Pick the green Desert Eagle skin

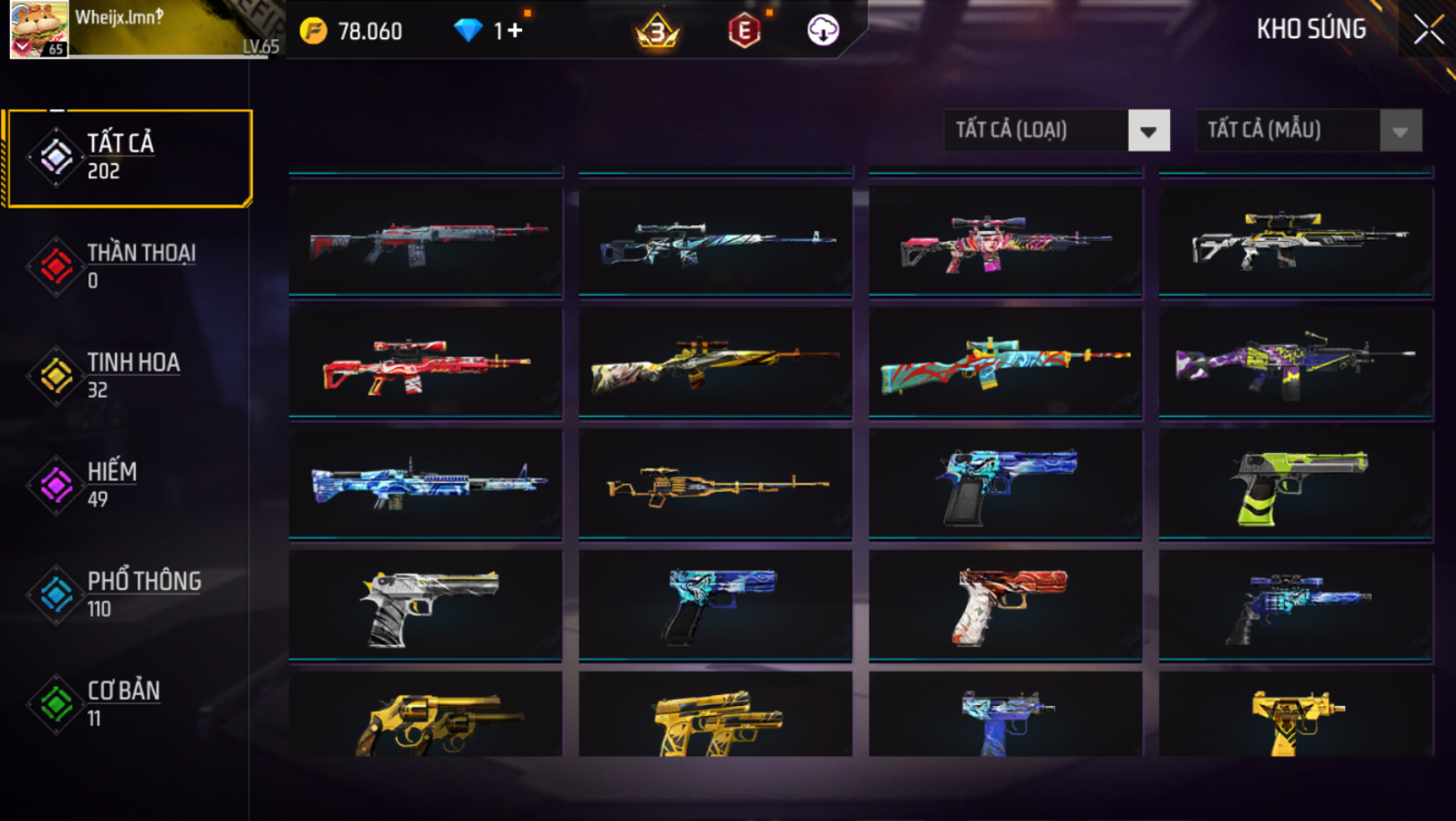pyautogui.click(x=1296, y=485)
